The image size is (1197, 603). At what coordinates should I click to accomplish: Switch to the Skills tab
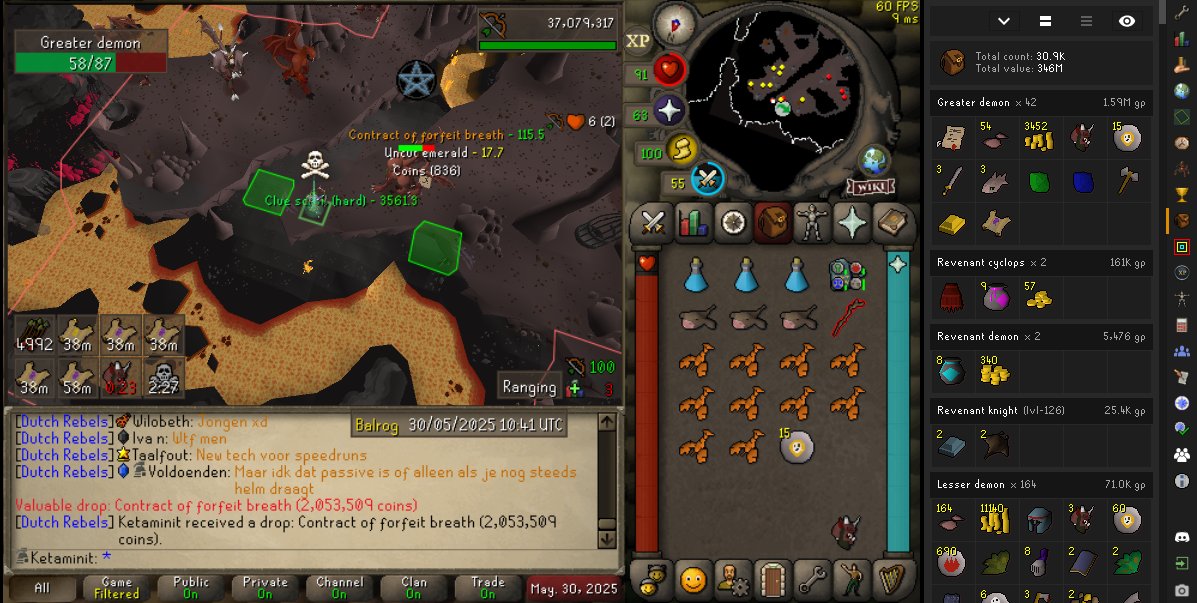click(x=693, y=222)
